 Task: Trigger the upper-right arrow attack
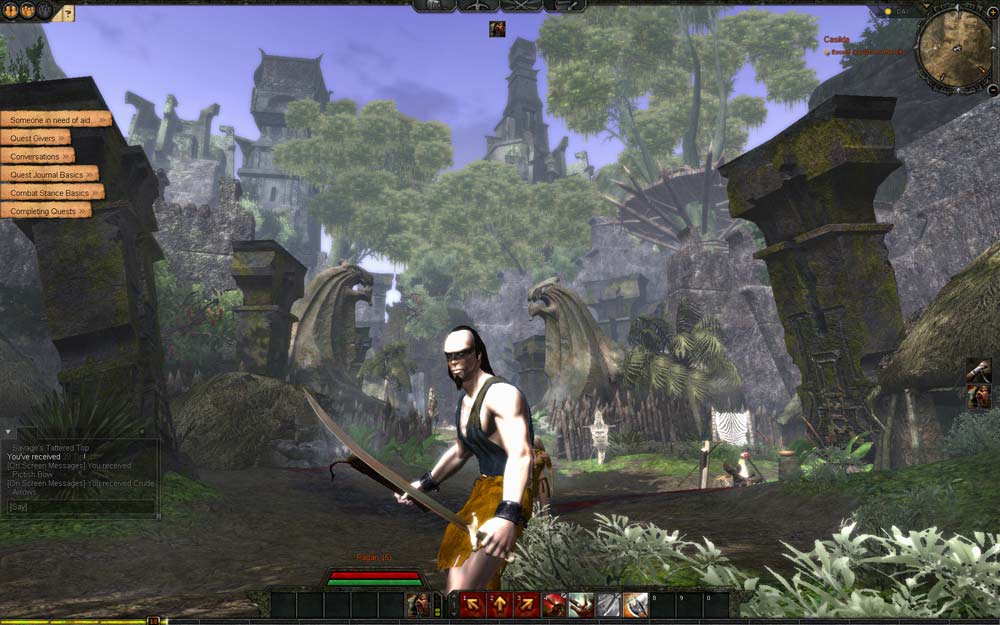click(526, 605)
